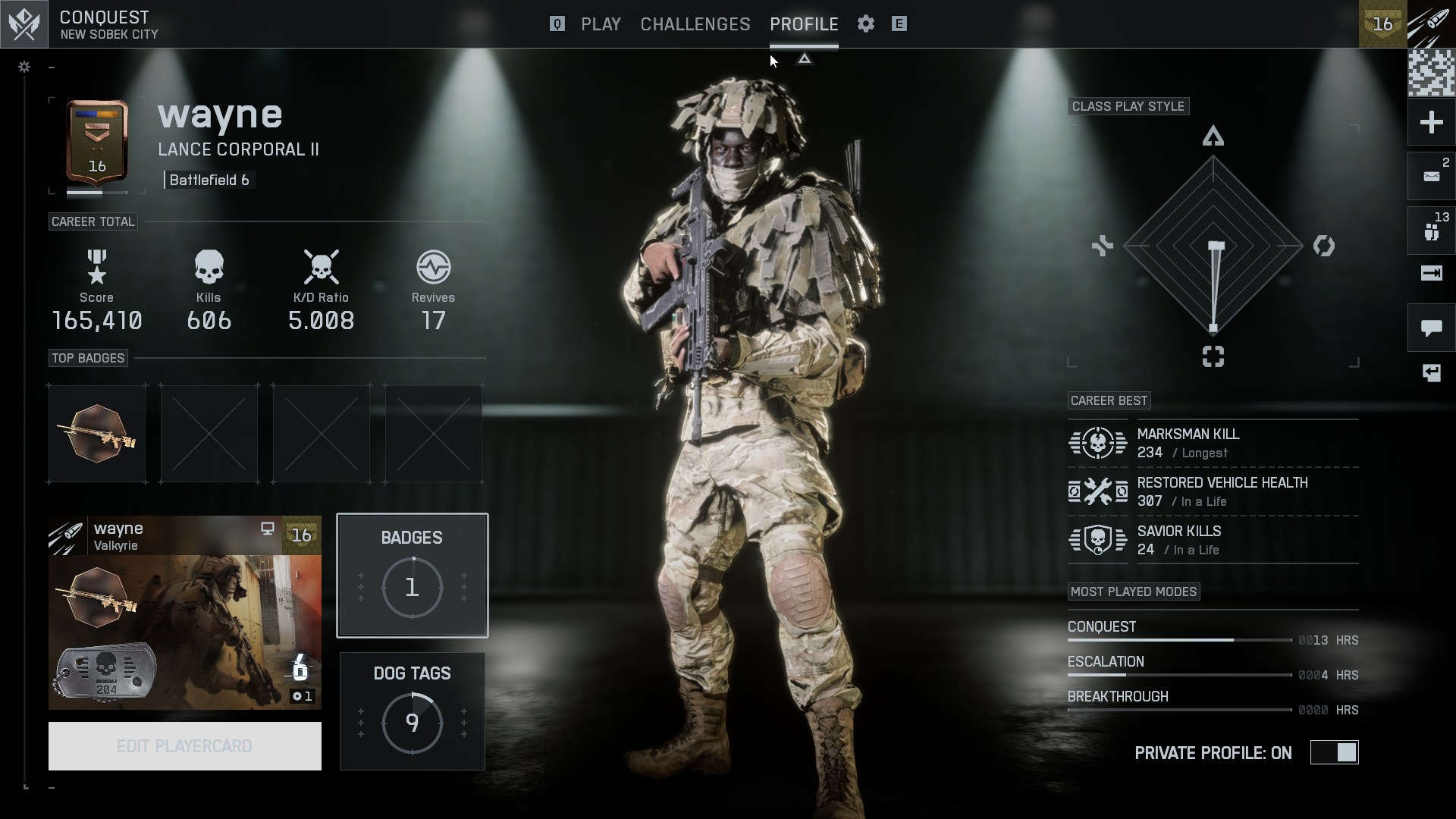Open the squad members icon
Screen dimensions: 1456x819
[x=1431, y=231]
